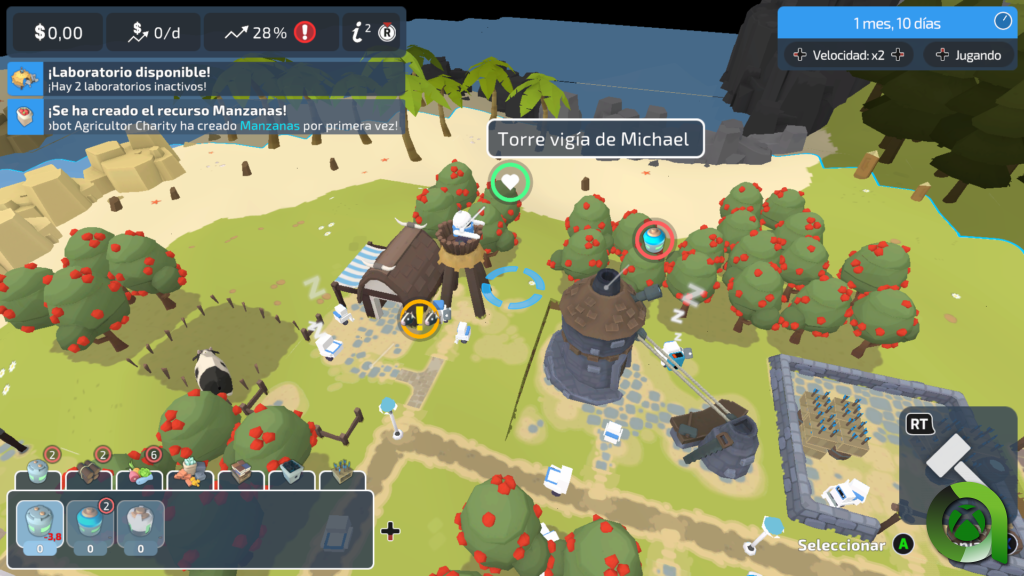Switch to the books category tab
The width and height of the screenshot is (1024, 576).
[x=241, y=472]
